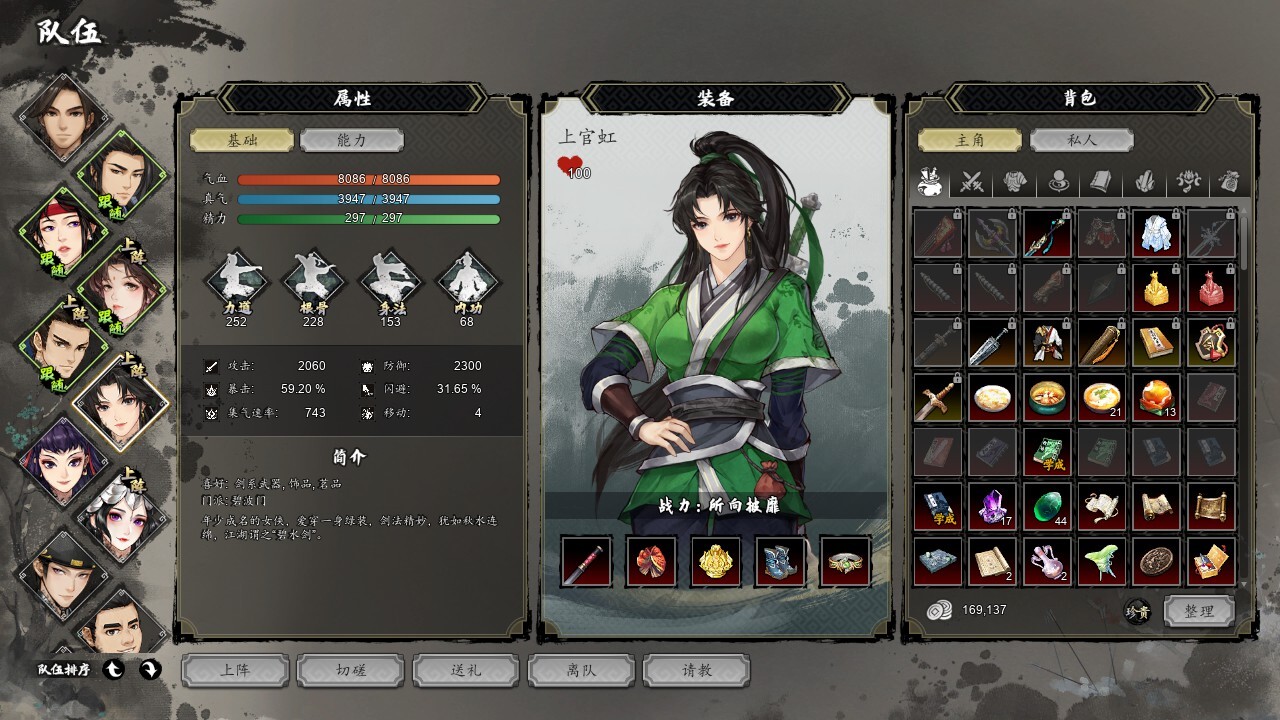
Task: Choose the white robe armor item
Action: pyautogui.click(x=1156, y=234)
